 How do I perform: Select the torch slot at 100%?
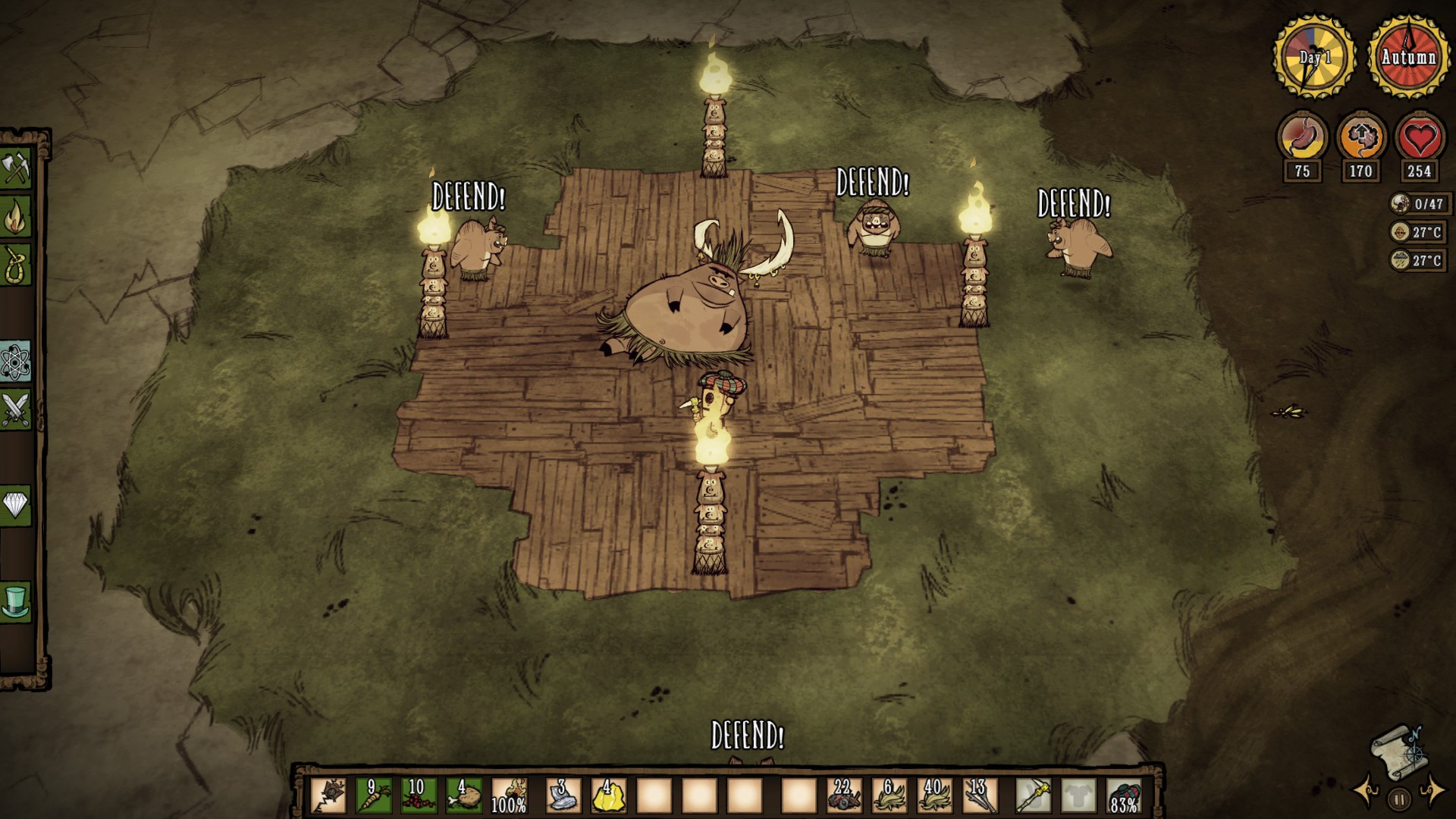click(510, 795)
